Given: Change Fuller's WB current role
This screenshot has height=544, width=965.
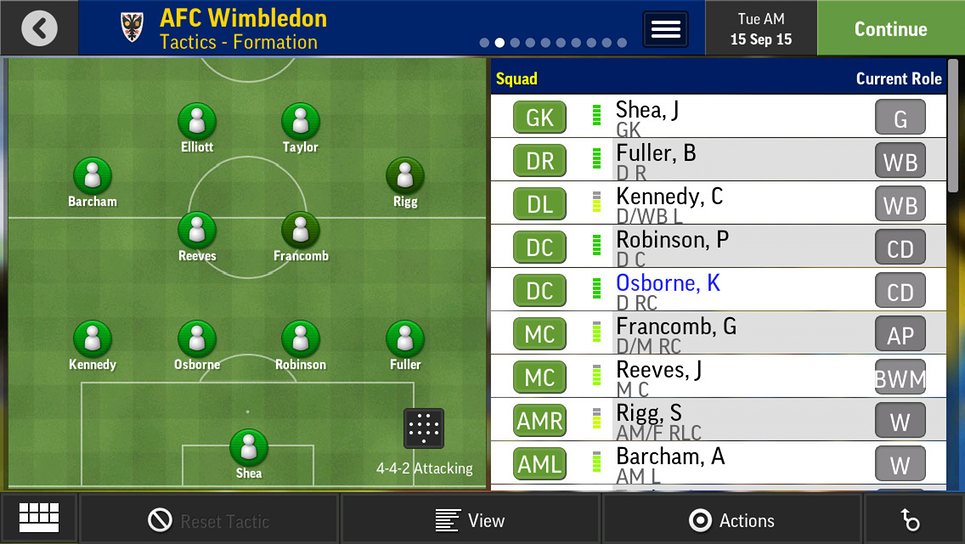Looking at the screenshot, I should tap(900, 162).
